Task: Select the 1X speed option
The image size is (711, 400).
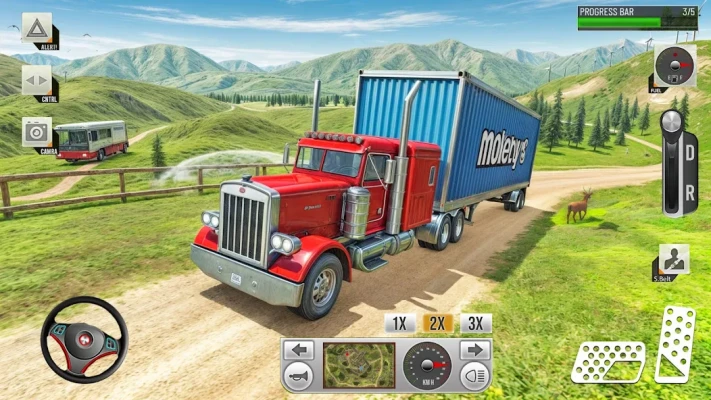Action: click(399, 323)
